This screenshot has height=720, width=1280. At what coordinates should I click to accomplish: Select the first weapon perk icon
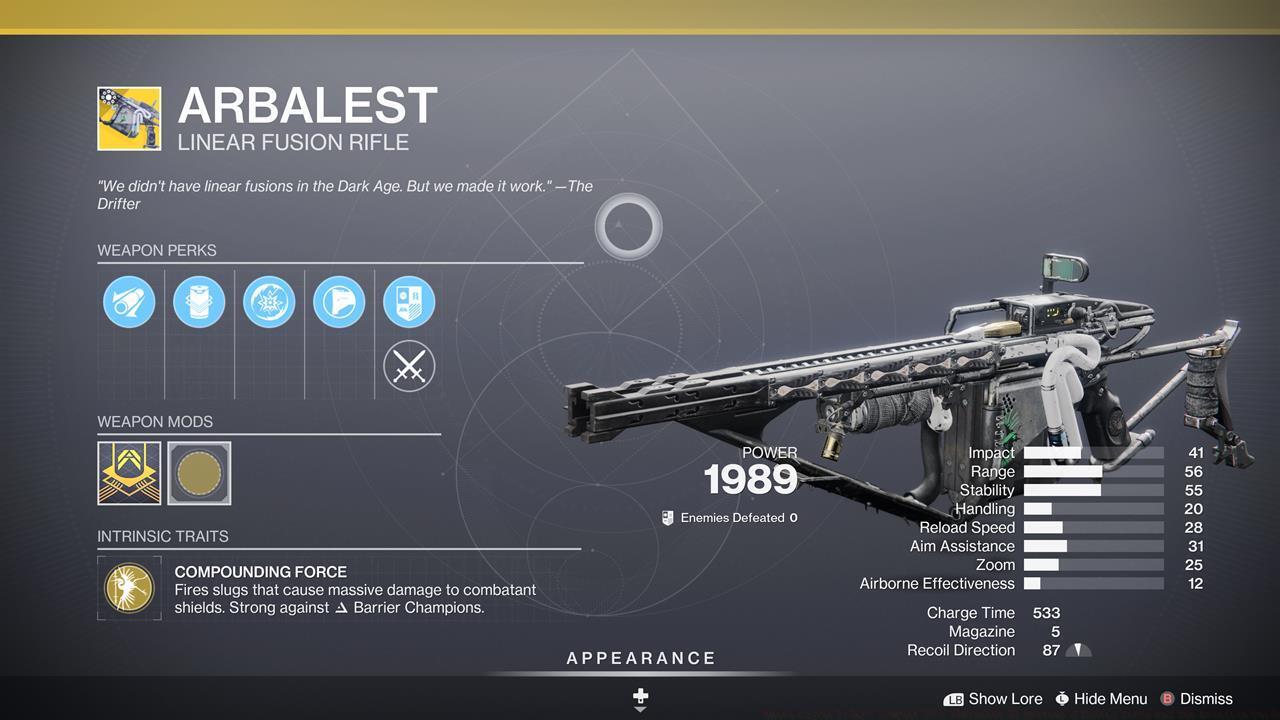[x=128, y=301]
